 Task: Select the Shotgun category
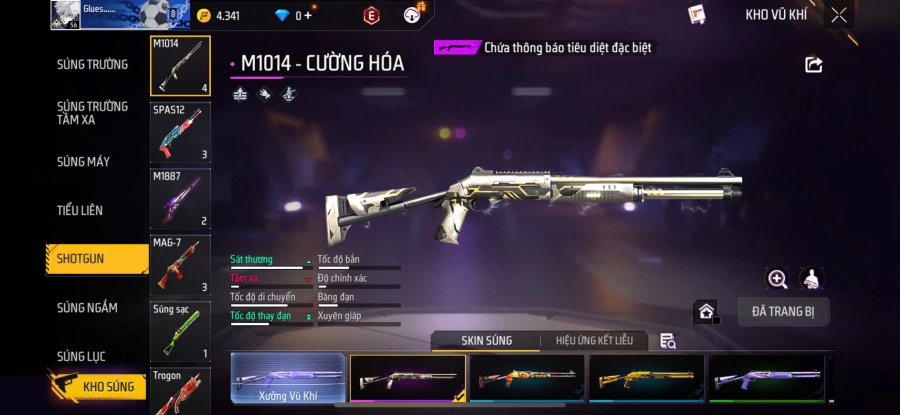click(81, 259)
